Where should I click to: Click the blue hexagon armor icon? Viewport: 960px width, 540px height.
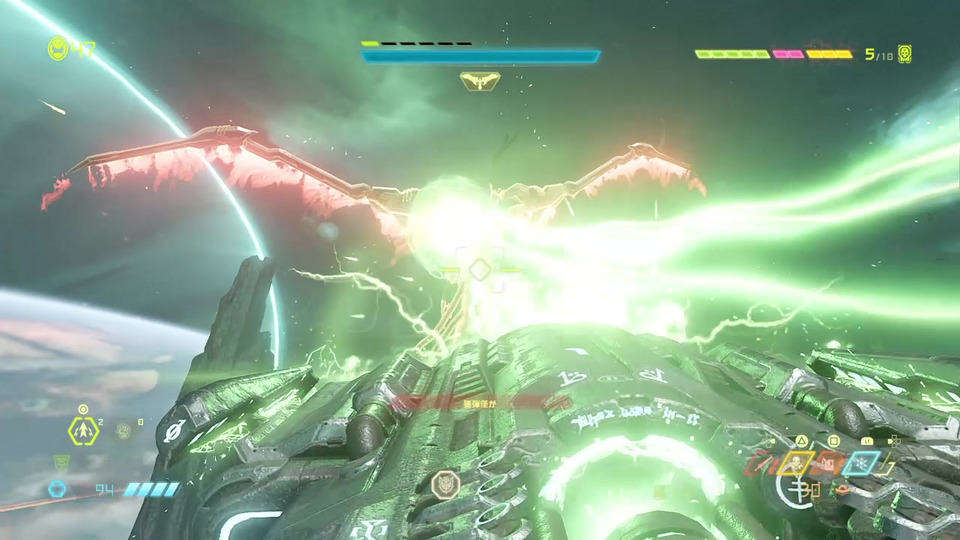click(x=57, y=489)
